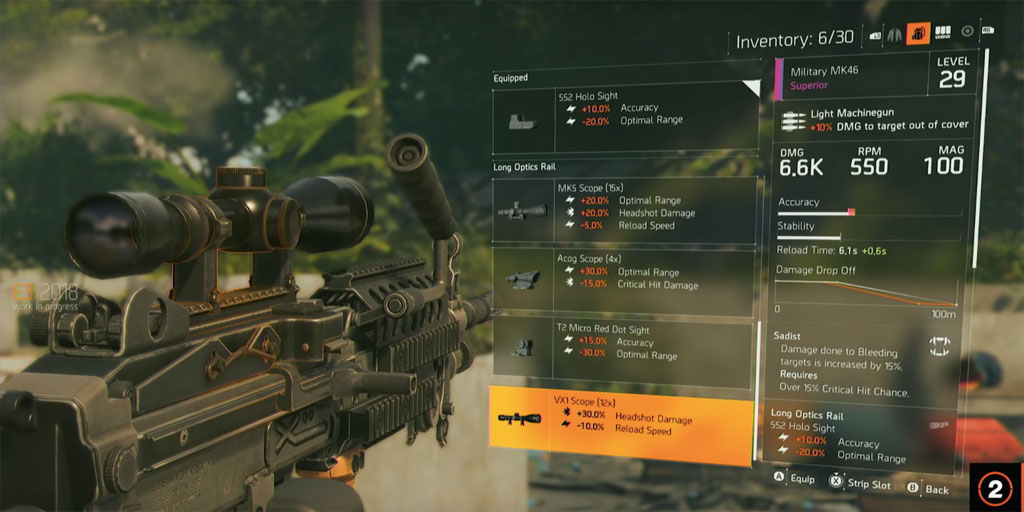Screen dimensions: 1024x512
Task: Select the Acog Scope (4x) entry
Action: point(625,280)
